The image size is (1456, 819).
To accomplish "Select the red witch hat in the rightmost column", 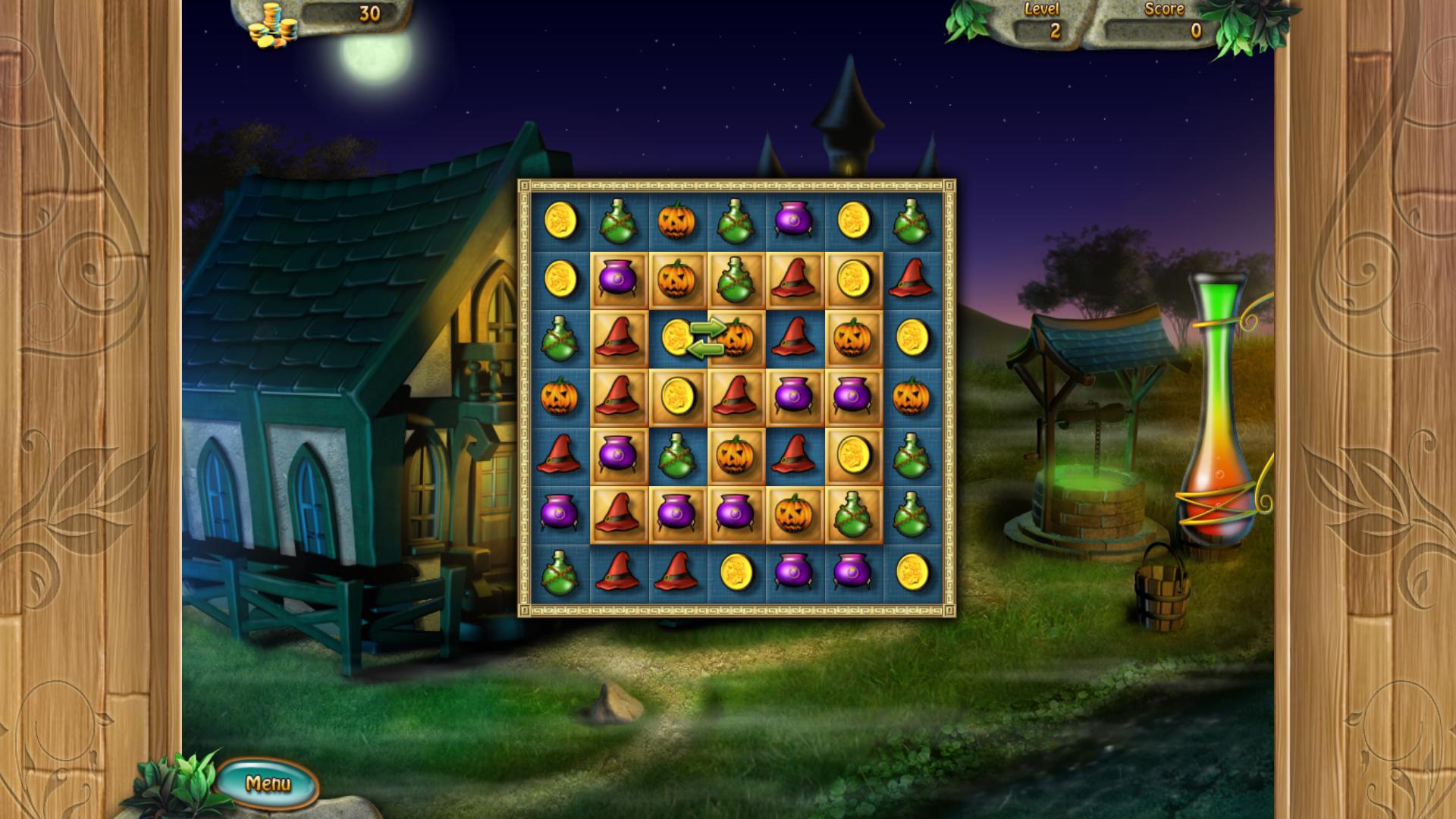I will tap(911, 279).
